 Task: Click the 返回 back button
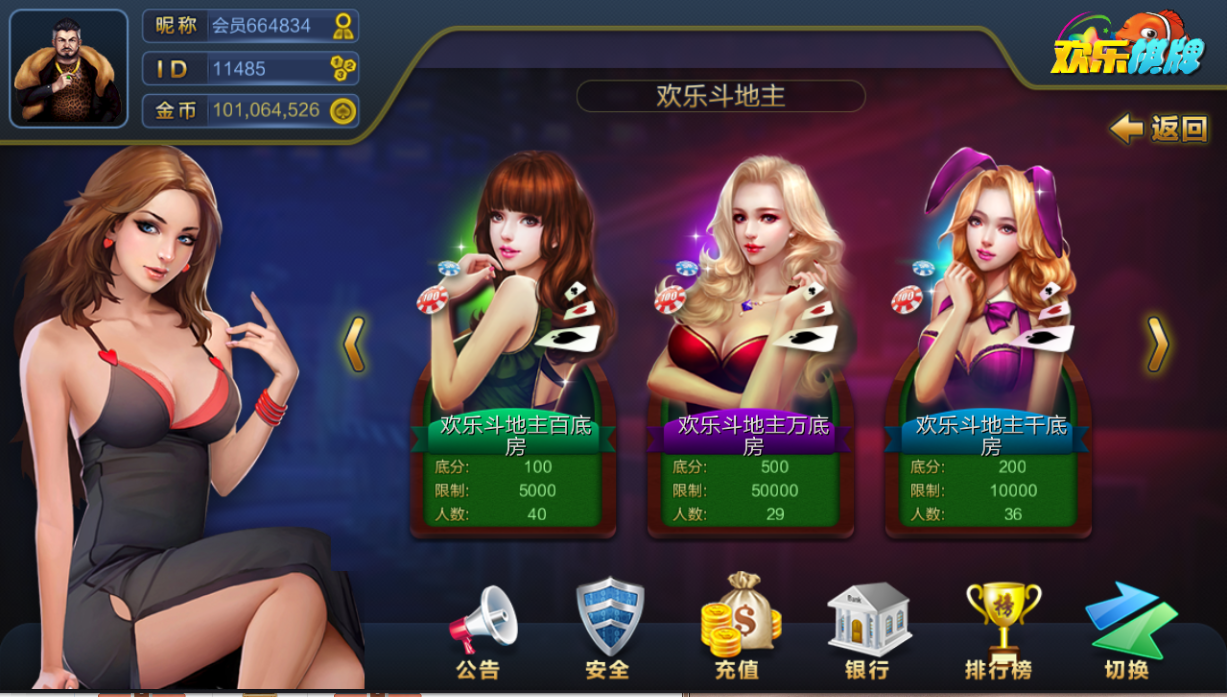pyautogui.click(x=1160, y=129)
